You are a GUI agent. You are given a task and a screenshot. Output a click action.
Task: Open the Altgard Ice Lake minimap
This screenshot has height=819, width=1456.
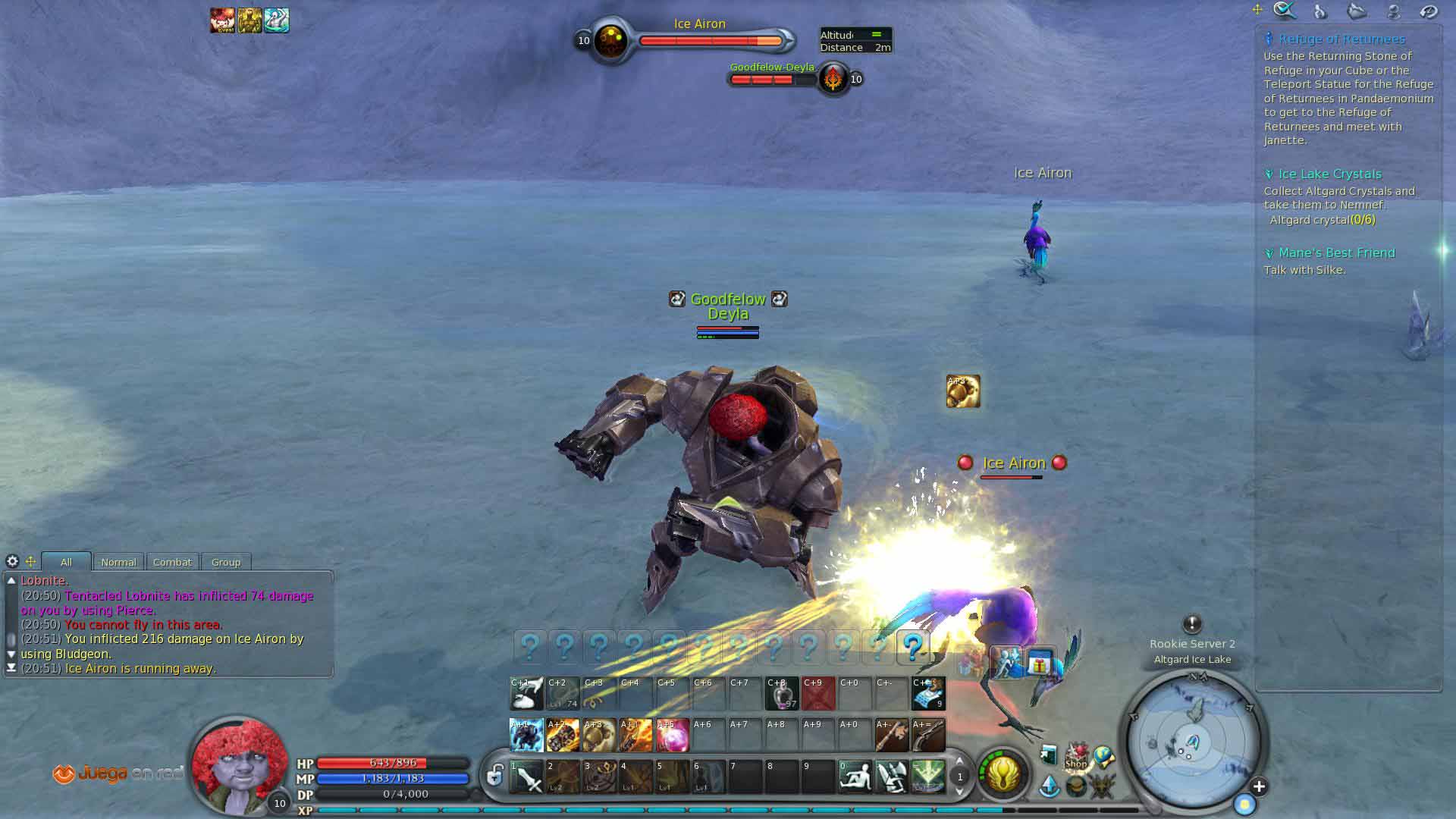1192,741
